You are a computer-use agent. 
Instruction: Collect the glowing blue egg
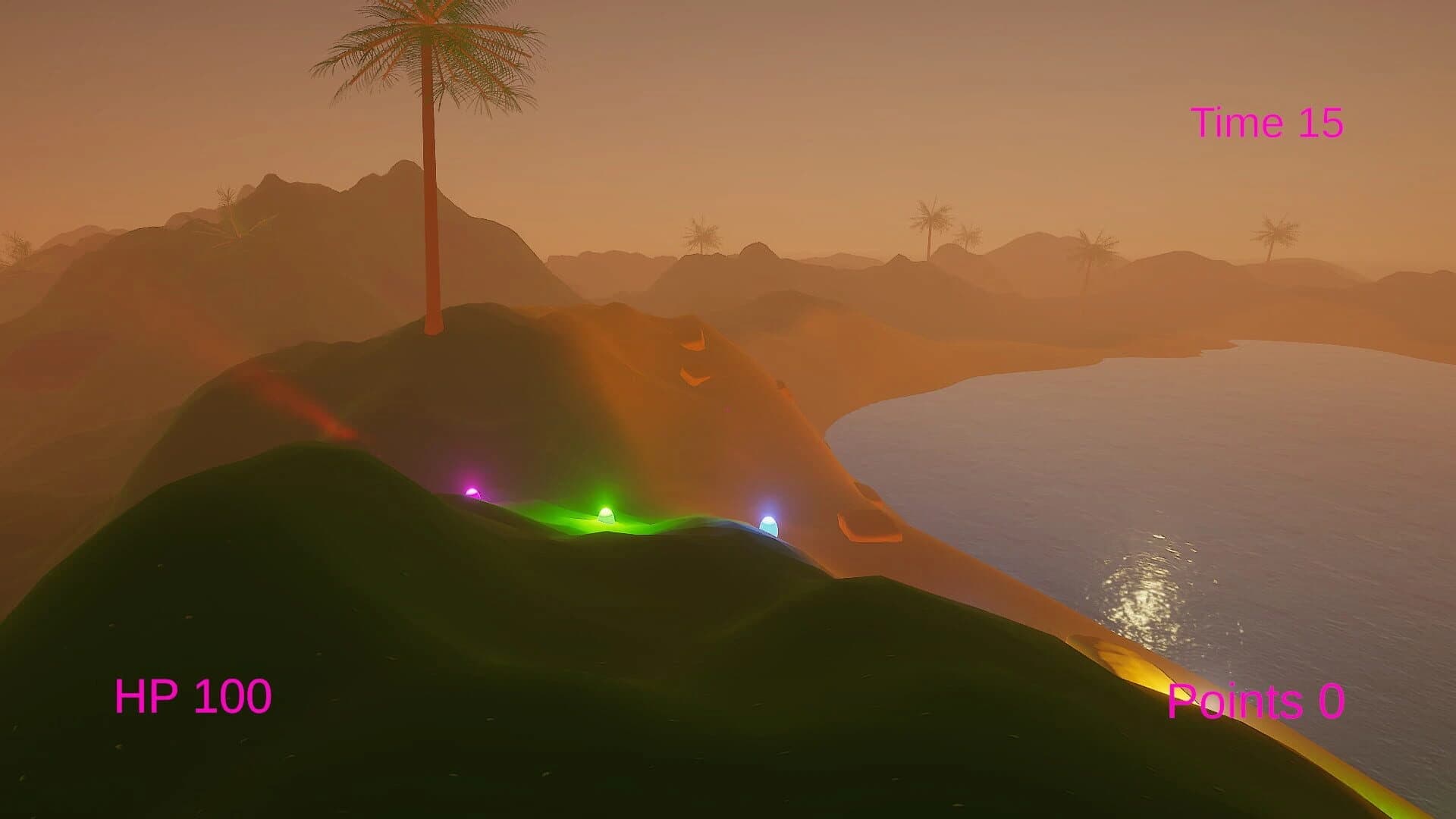(768, 525)
